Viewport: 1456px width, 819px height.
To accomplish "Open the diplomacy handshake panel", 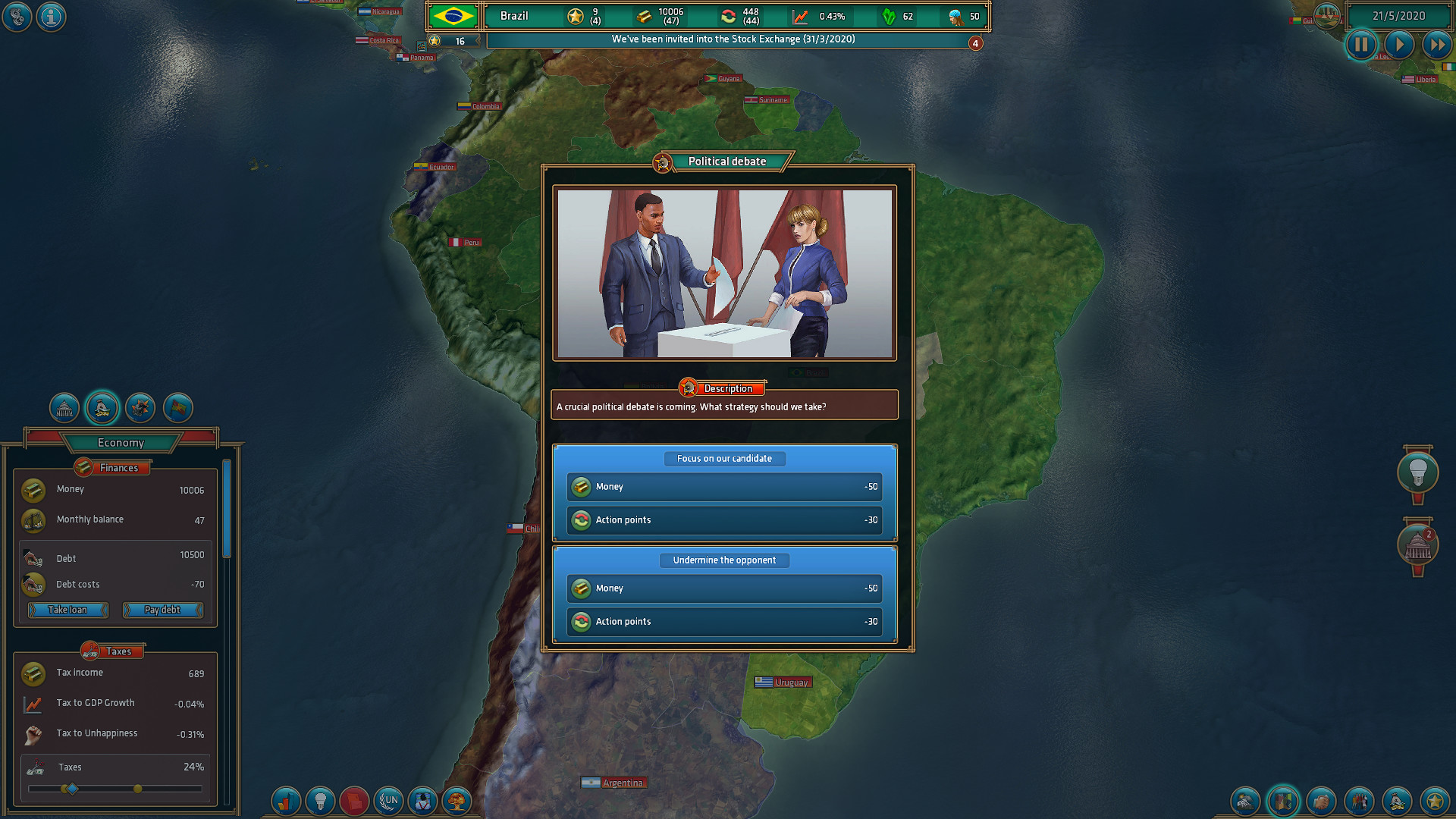I will pyautogui.click(x=1321, y=801).
